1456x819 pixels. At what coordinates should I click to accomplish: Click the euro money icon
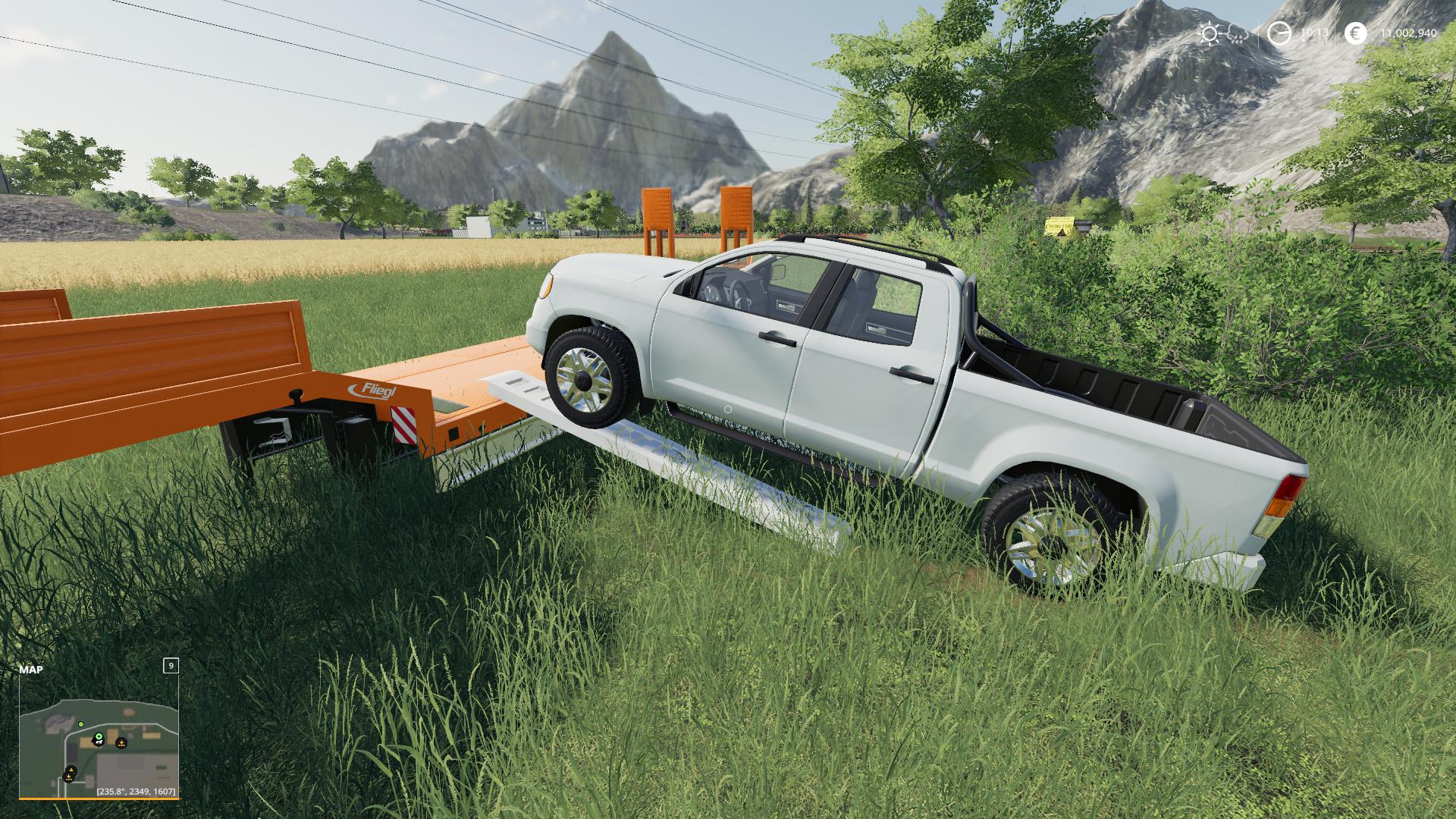coord(1355,33)
